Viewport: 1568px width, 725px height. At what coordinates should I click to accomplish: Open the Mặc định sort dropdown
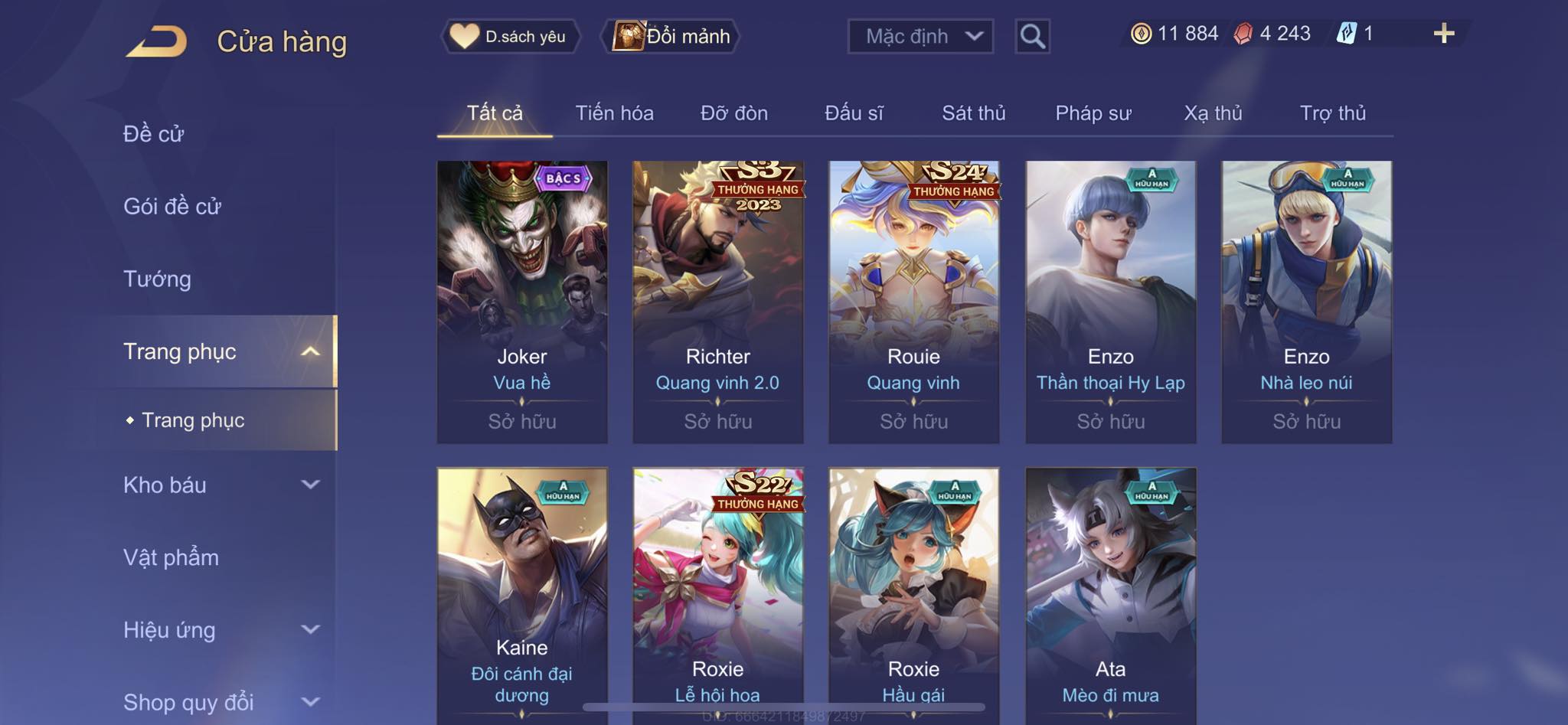pos(920,36)
